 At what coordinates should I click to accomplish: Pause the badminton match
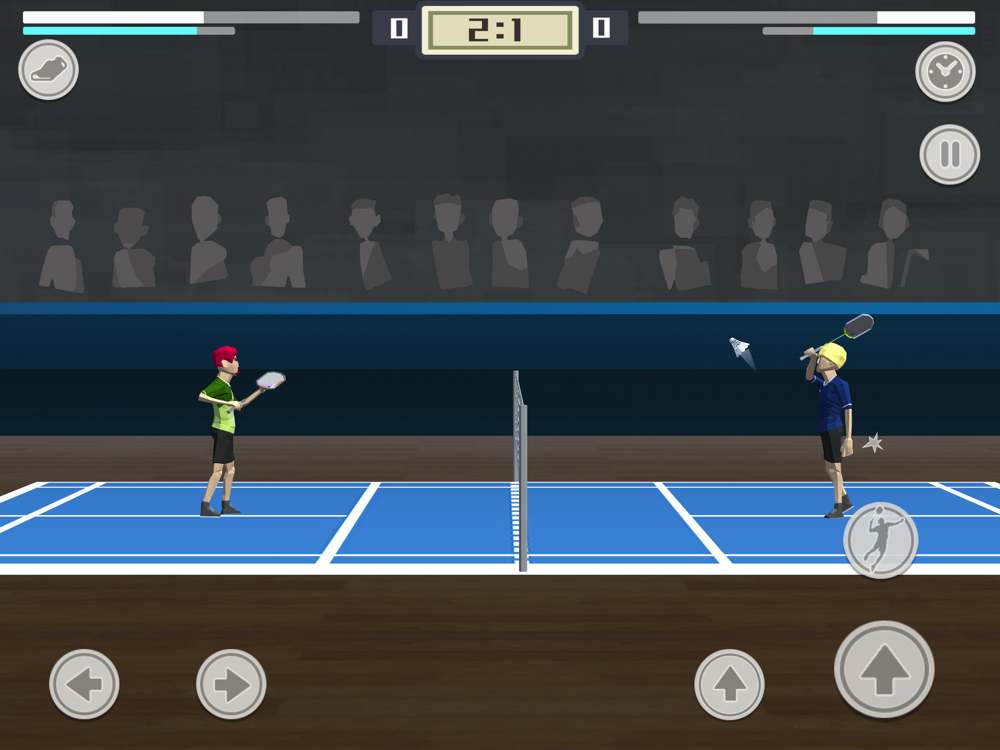(x=949, y=155)
